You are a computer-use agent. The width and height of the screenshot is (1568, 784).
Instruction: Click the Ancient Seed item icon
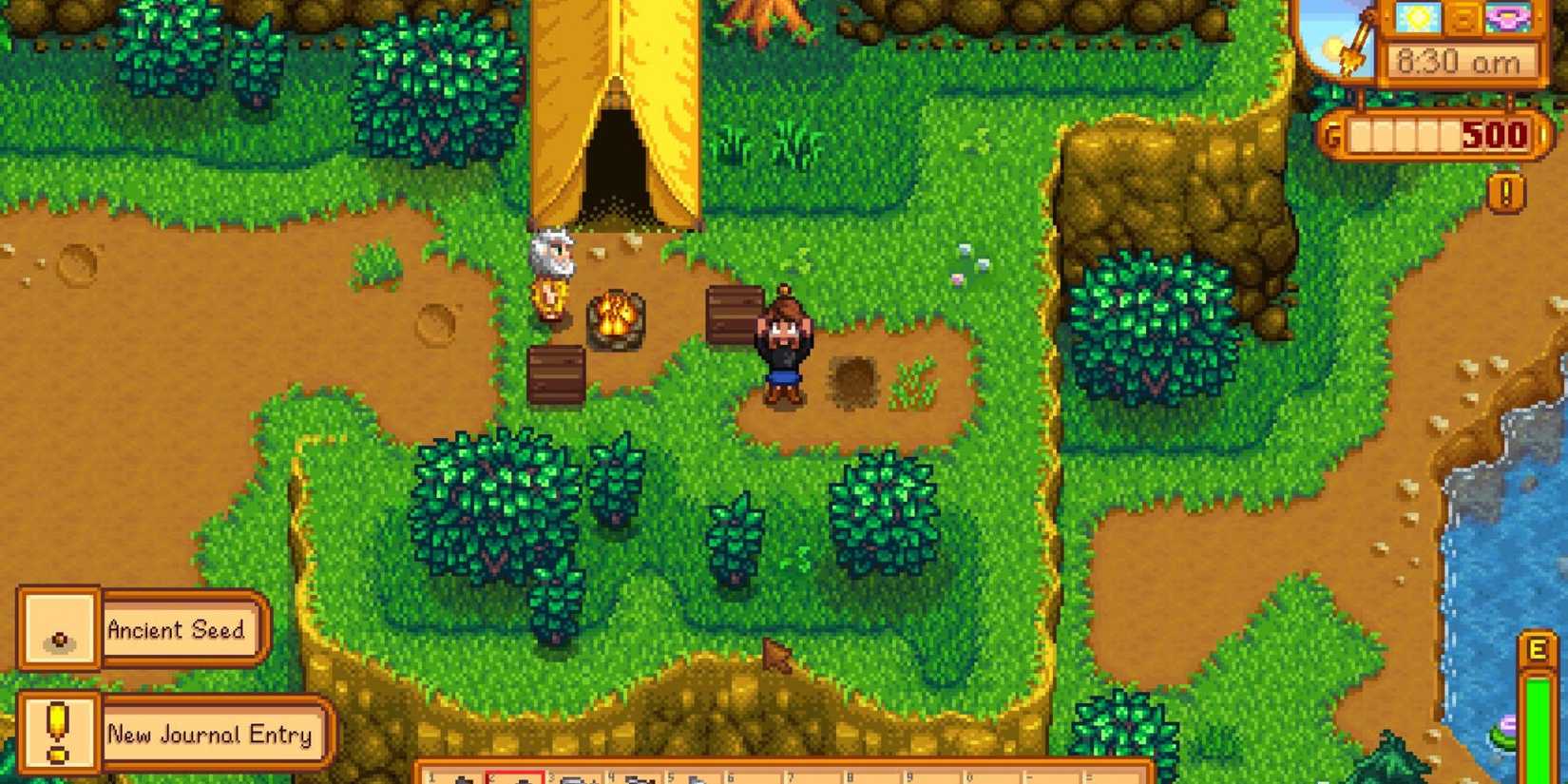coord(59,631)
